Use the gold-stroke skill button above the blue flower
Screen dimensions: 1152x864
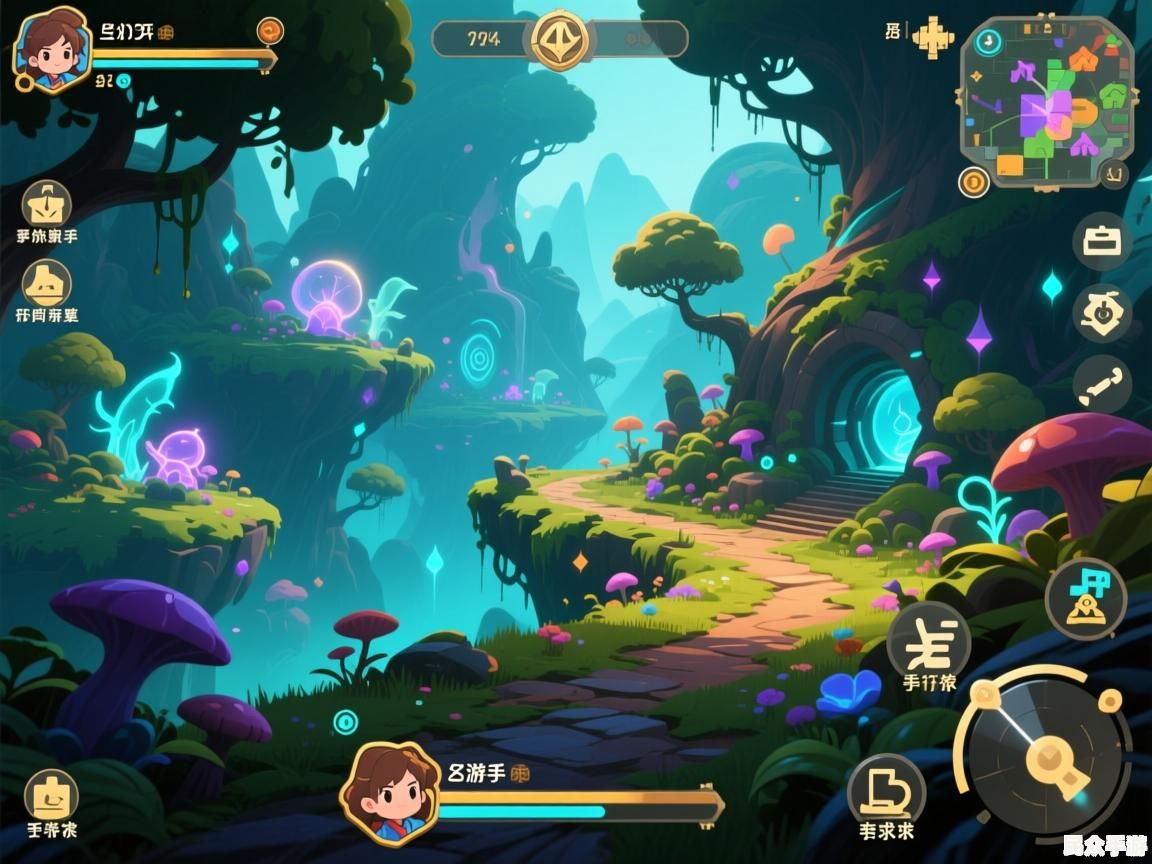tap(928, 641)
